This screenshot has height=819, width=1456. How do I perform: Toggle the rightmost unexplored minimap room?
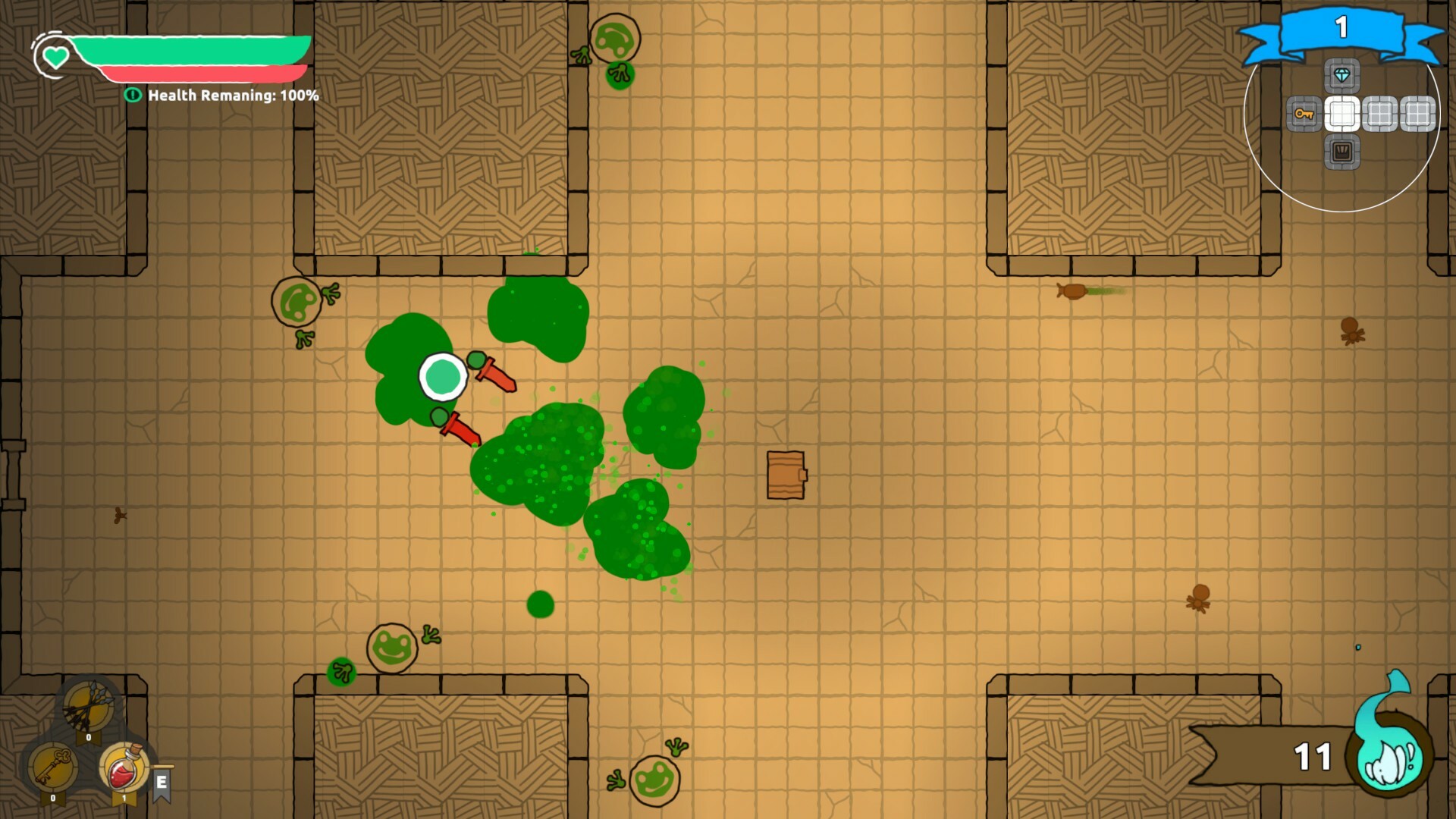click(x=1417, y=114)
